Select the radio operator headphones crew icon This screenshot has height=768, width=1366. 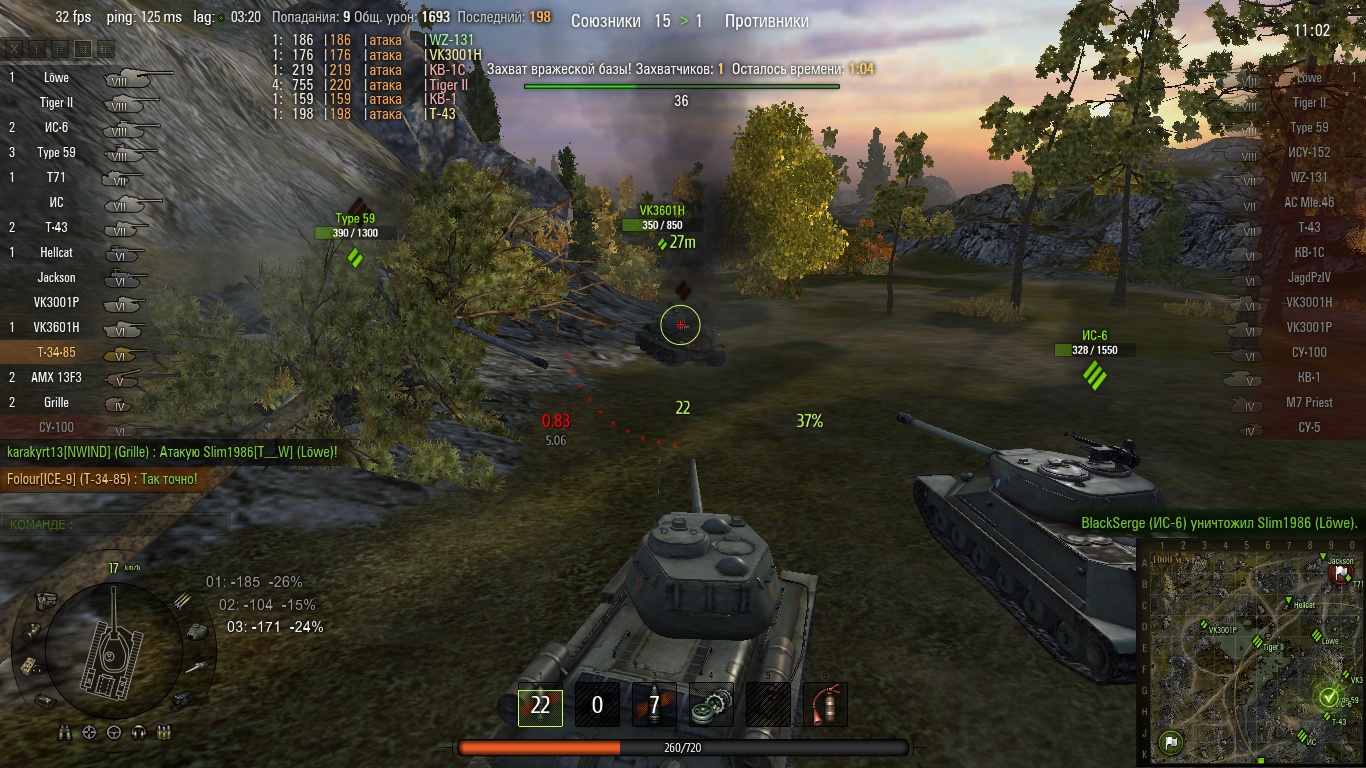coord(139,733)
